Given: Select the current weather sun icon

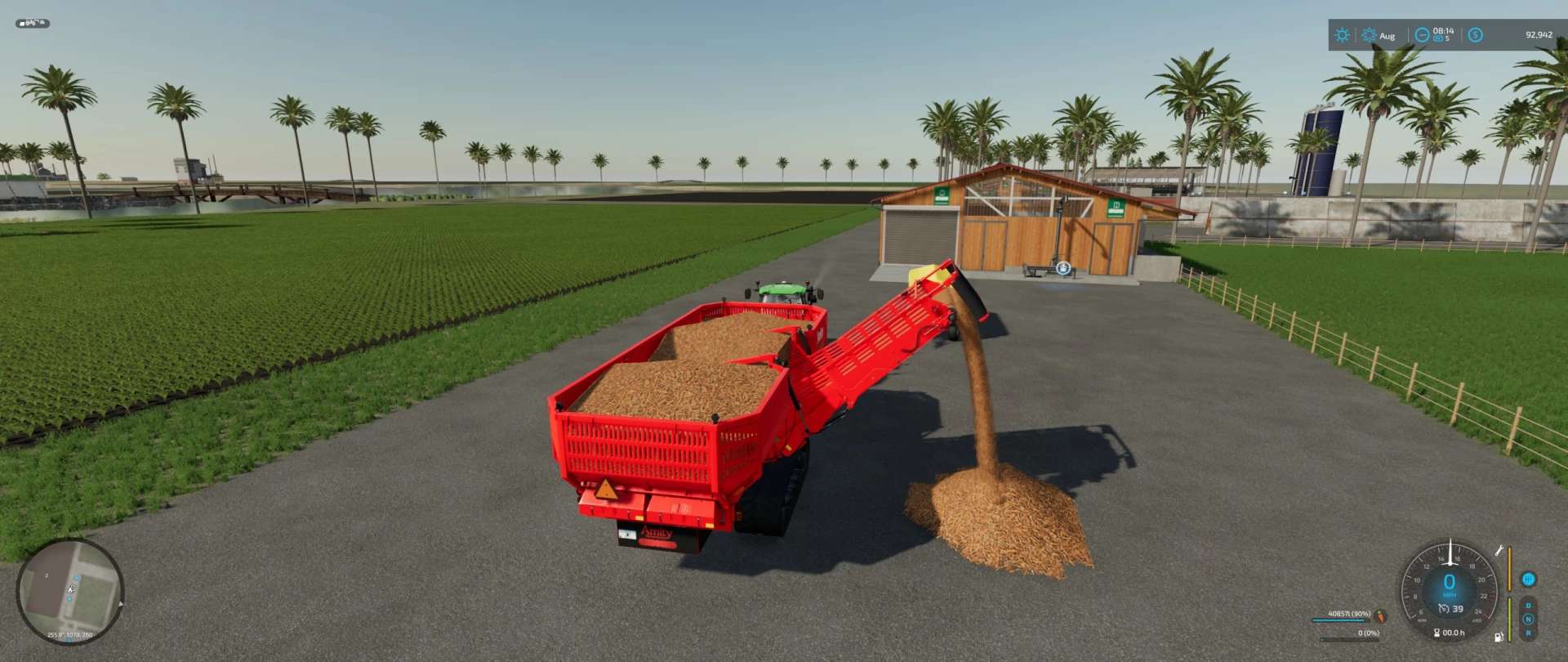Looking at the screenshot, I should tap(1343, 35).
